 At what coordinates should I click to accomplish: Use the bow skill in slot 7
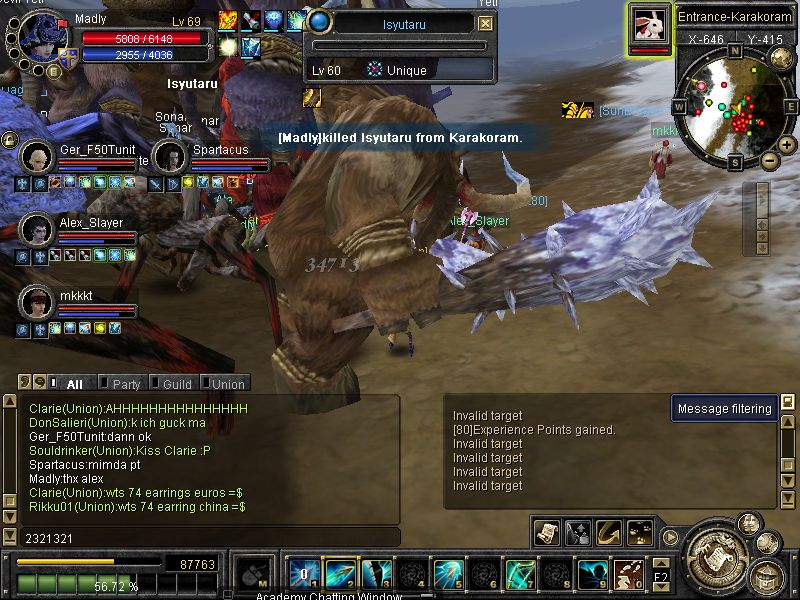click(520, 574)
